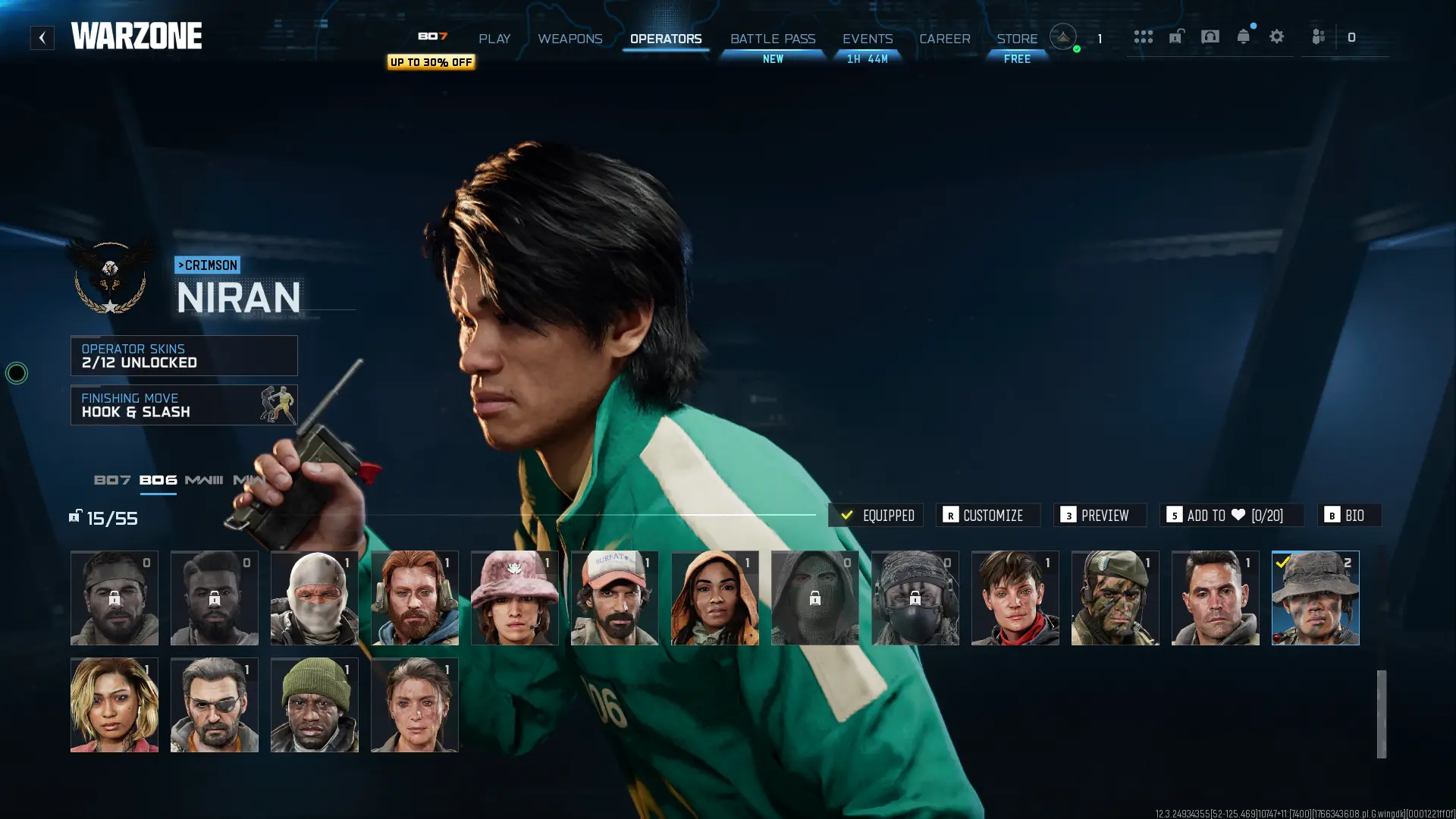Switch to the Weapons tab
The width and height of the screenshot is (1456, 819).
[570, 39]
